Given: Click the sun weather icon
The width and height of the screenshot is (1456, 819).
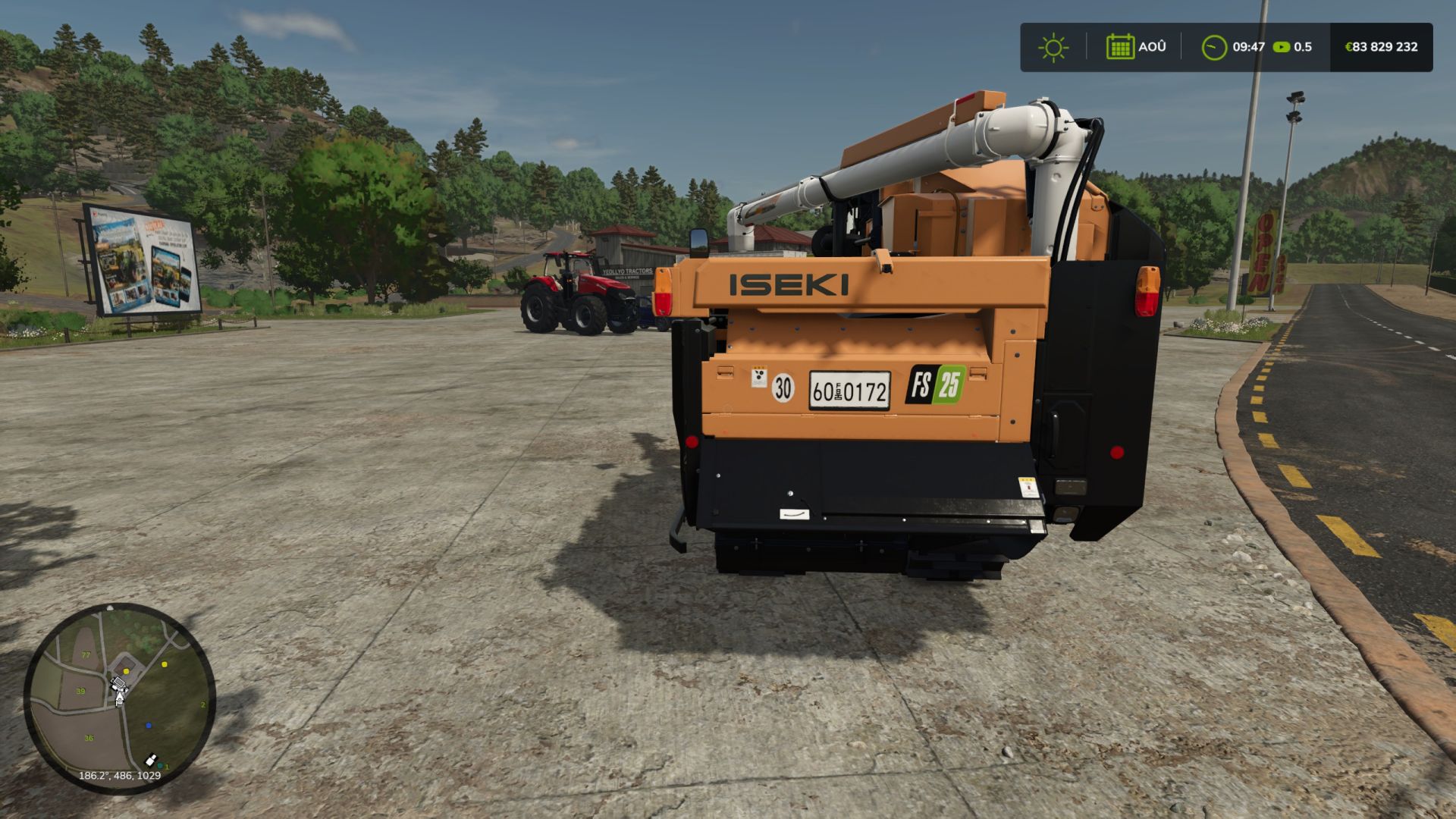Looking at the screenshot, I should click(1053, 48).
